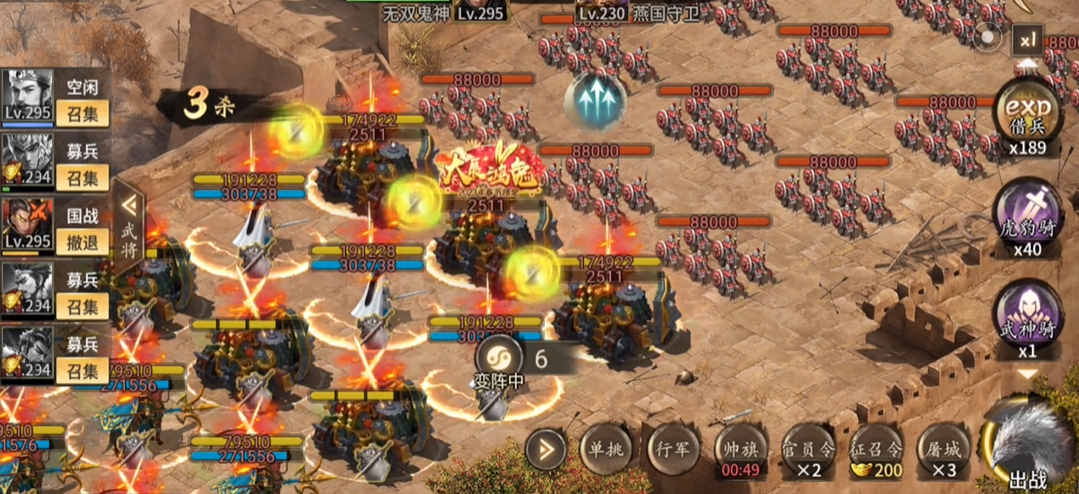Activate the 征召令 conscription order
This screenshot has width=1079, height=494.
pos(876,450)
